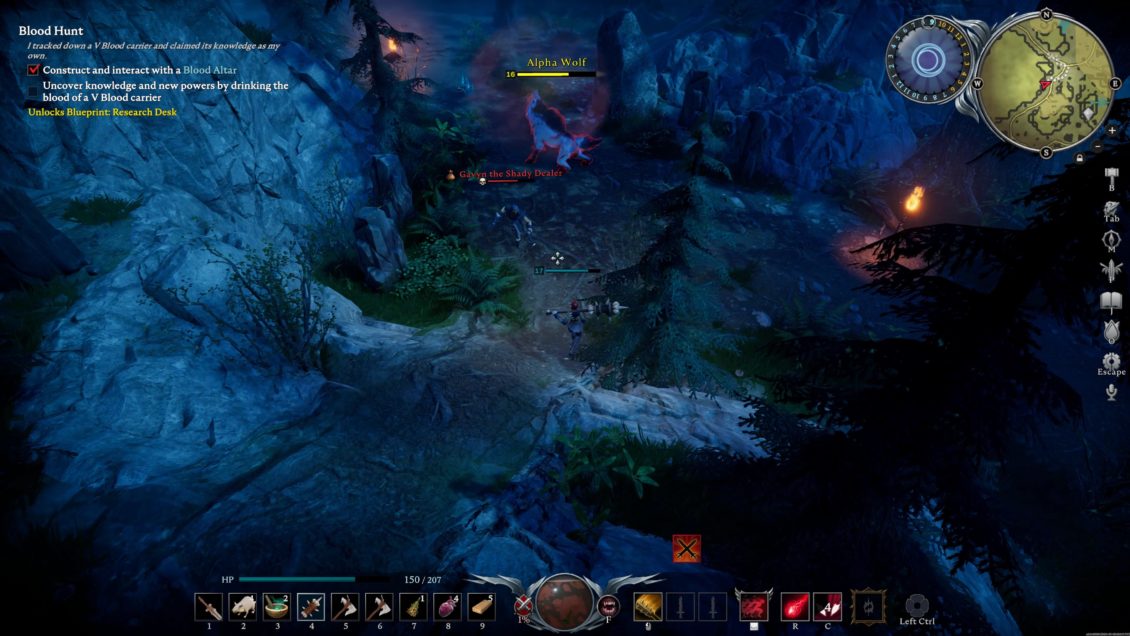
Task: Click the Blood Hunt quest title
Action: (x=51, y=31)
